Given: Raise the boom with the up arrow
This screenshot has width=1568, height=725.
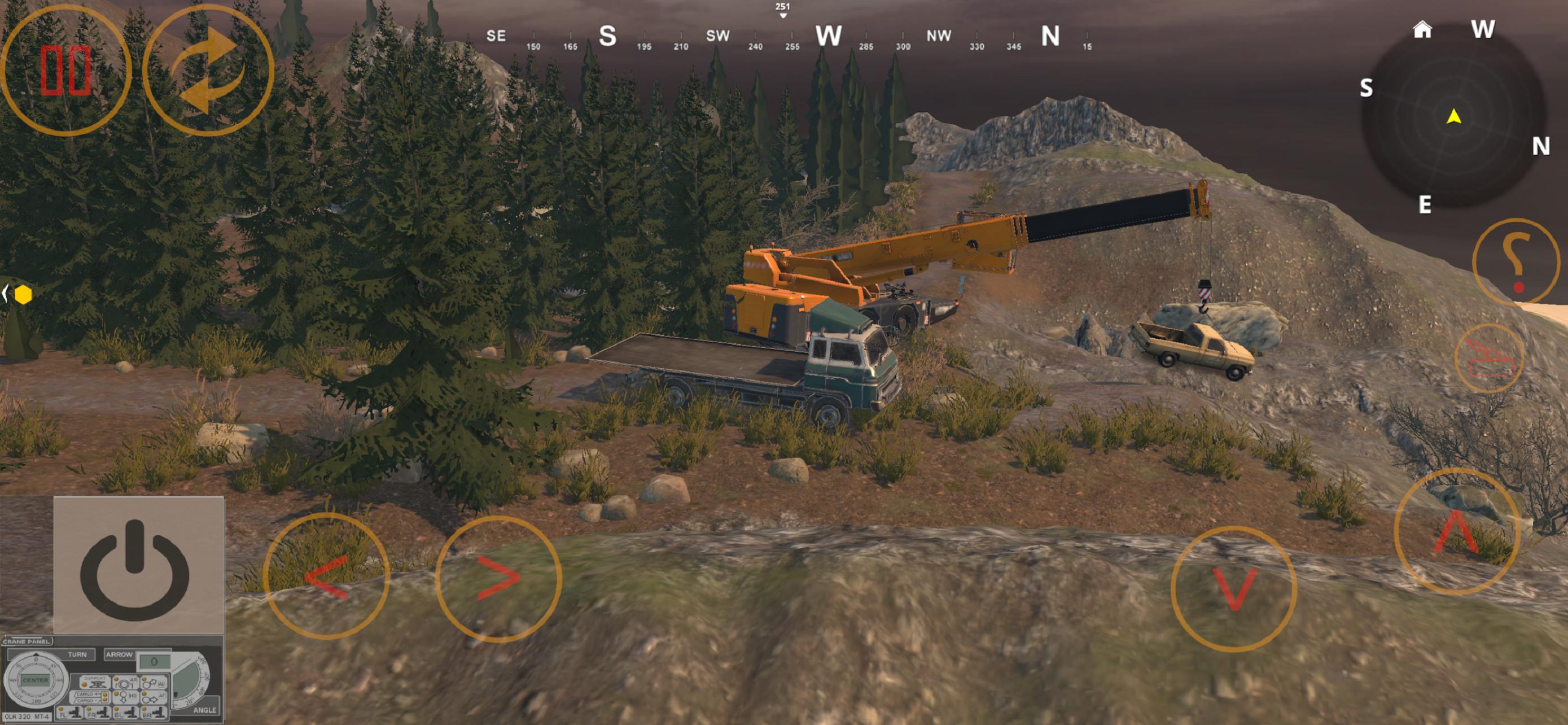Looking at the screenshot, I should [1456, 531].
